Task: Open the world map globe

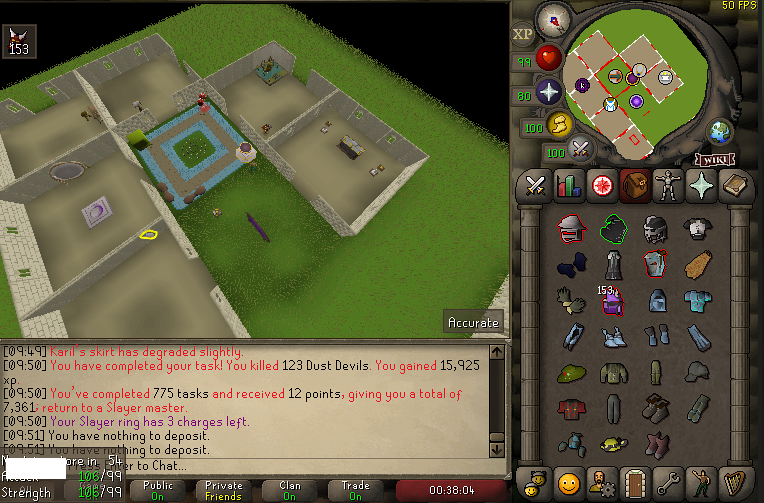Action: tap(721, 132)
